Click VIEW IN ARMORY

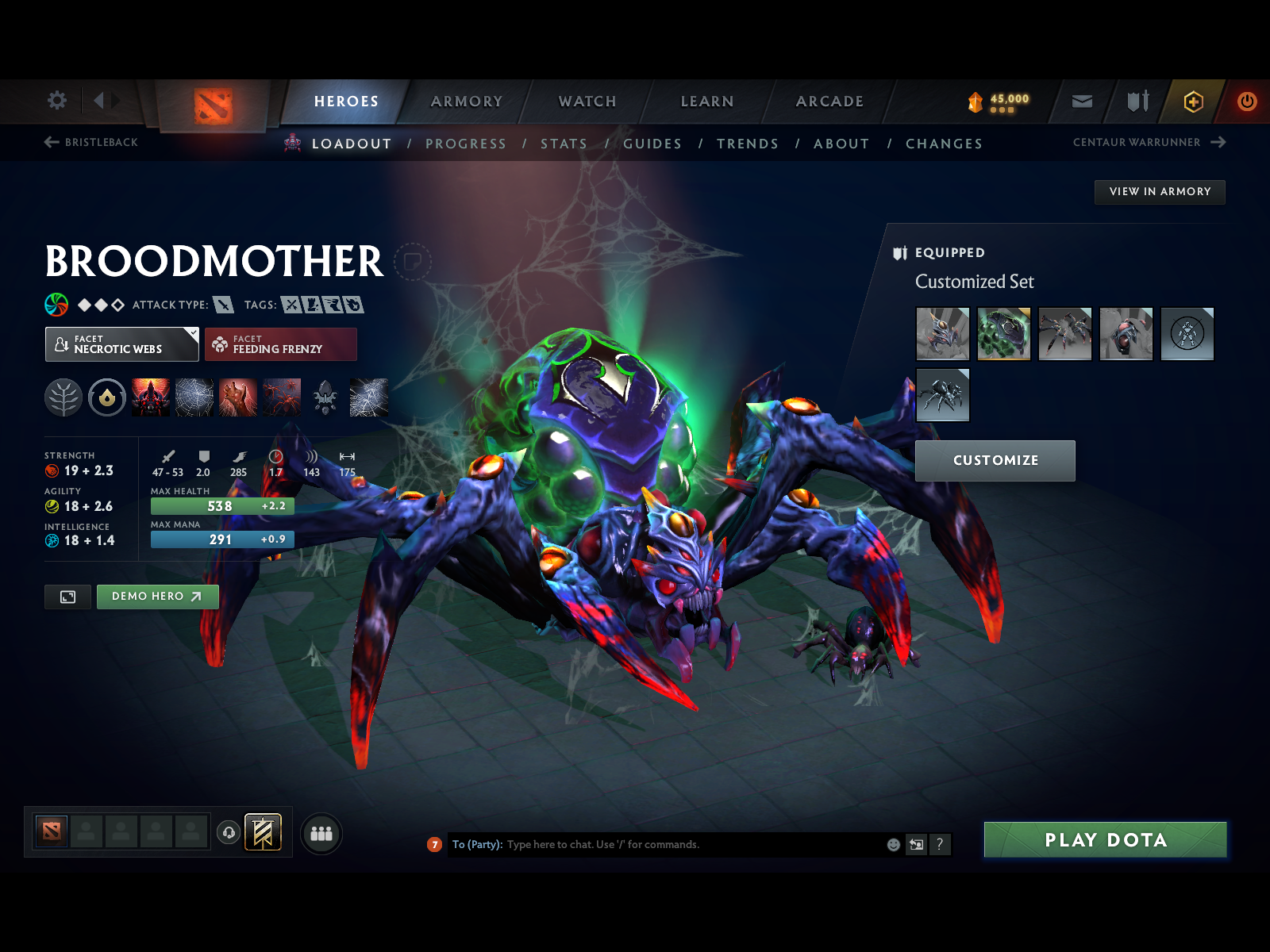1160,191
